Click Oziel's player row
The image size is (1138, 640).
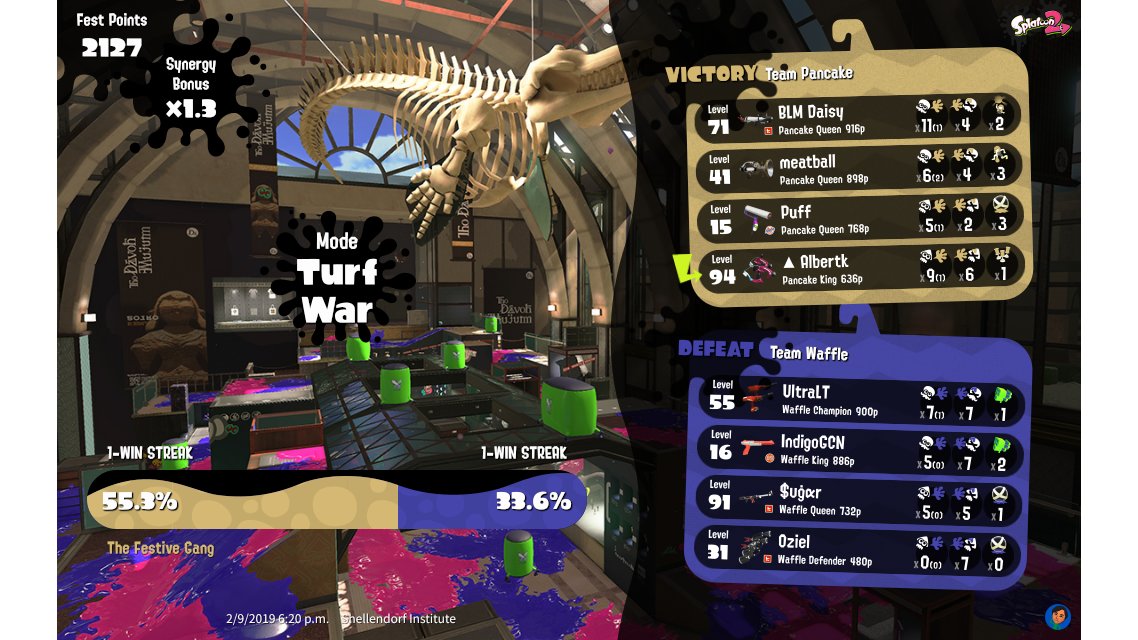tap(860, 549)
